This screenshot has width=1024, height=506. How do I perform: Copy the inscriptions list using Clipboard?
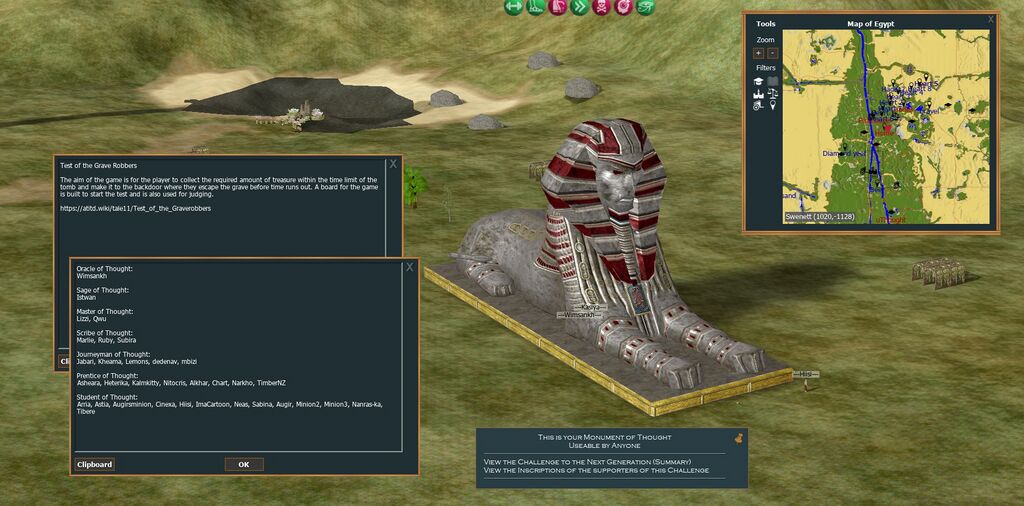pyautogui.click(x=95, y=464)
